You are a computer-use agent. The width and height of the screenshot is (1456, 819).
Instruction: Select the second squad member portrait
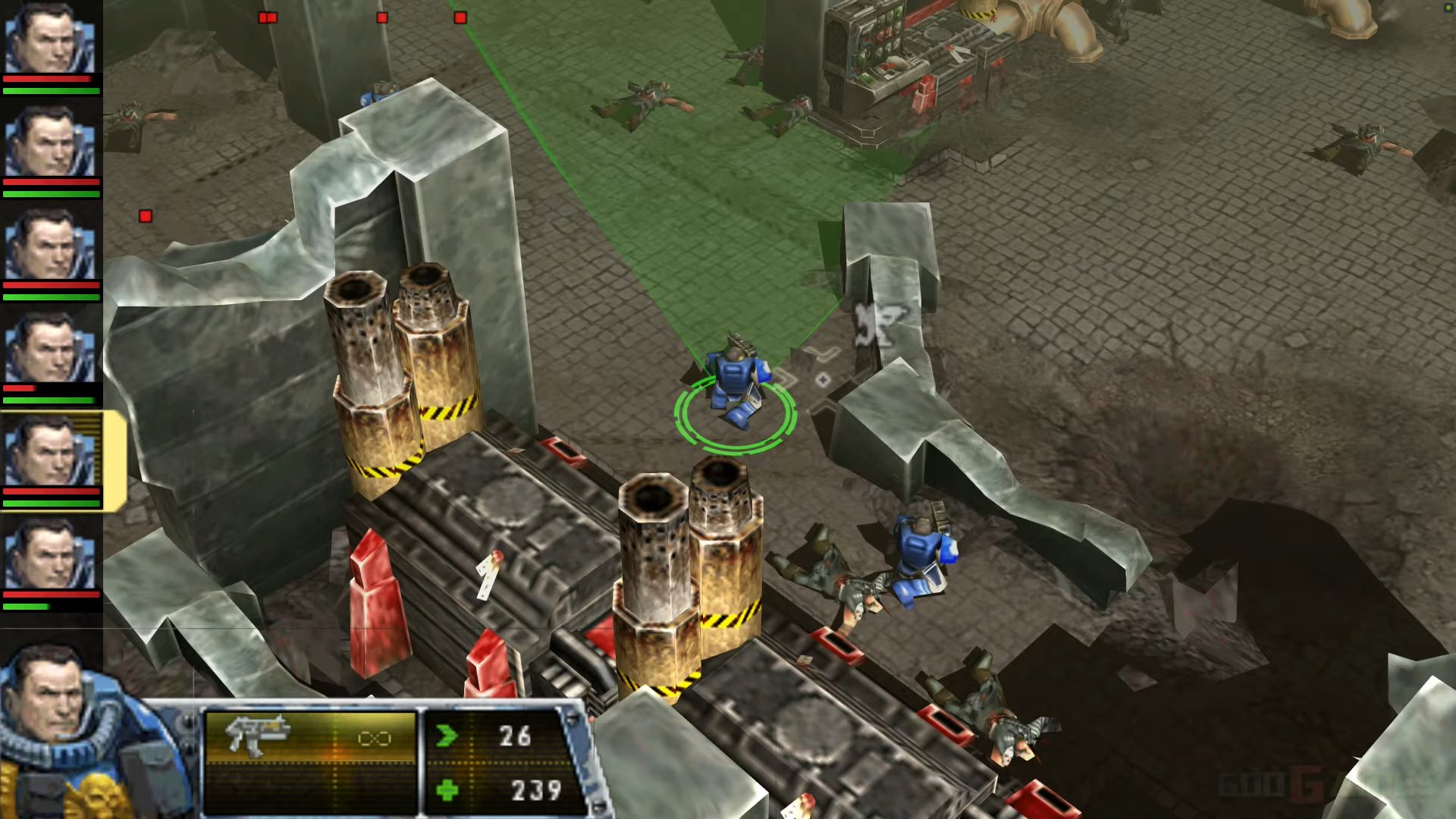point(47,143)
